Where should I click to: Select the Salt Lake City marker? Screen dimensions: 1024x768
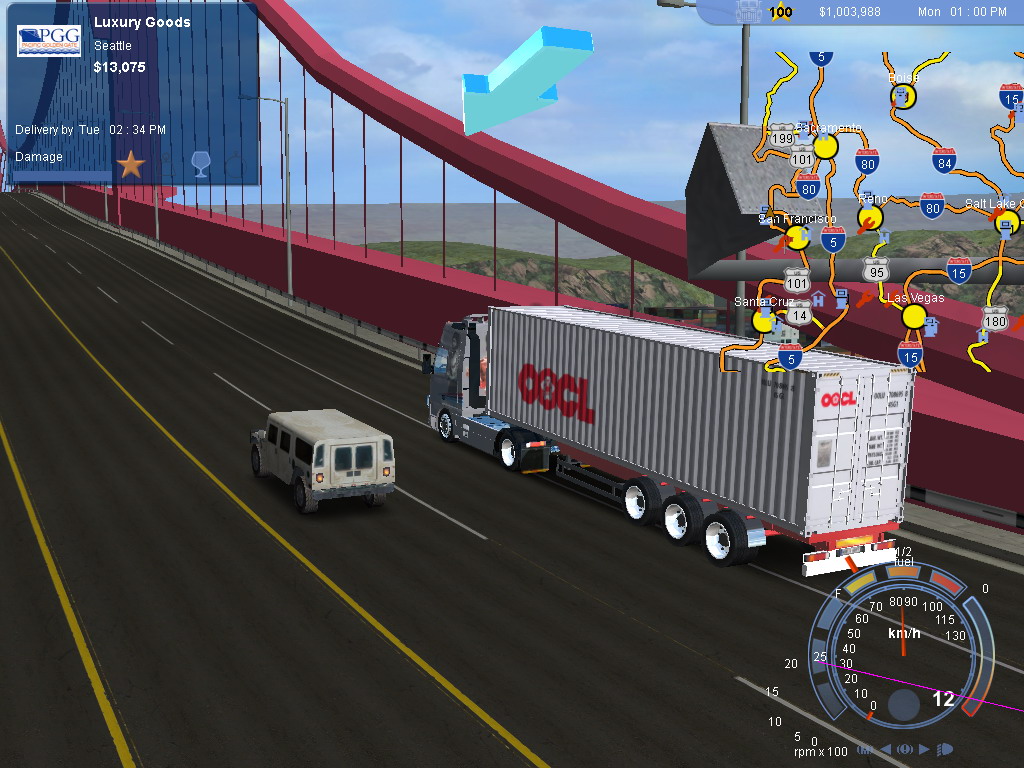(1008, 222)
